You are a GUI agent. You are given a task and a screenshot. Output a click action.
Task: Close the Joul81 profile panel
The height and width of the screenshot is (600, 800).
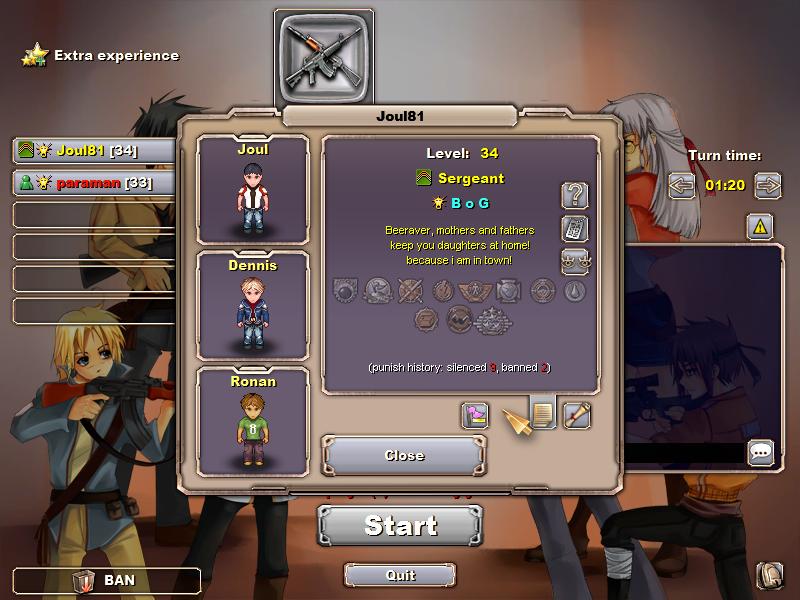point(404,455)
